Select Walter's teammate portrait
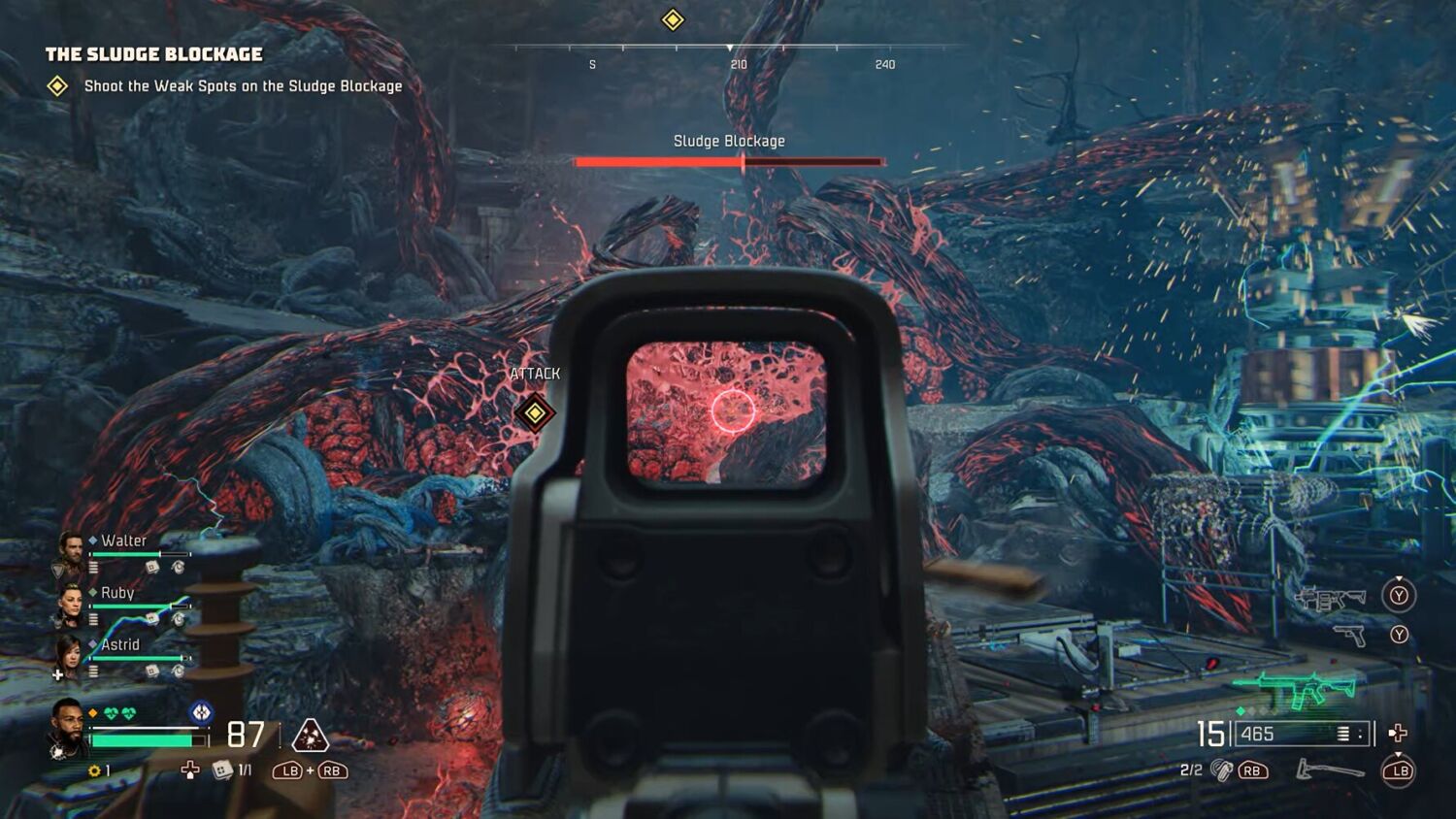 point(71,551)
